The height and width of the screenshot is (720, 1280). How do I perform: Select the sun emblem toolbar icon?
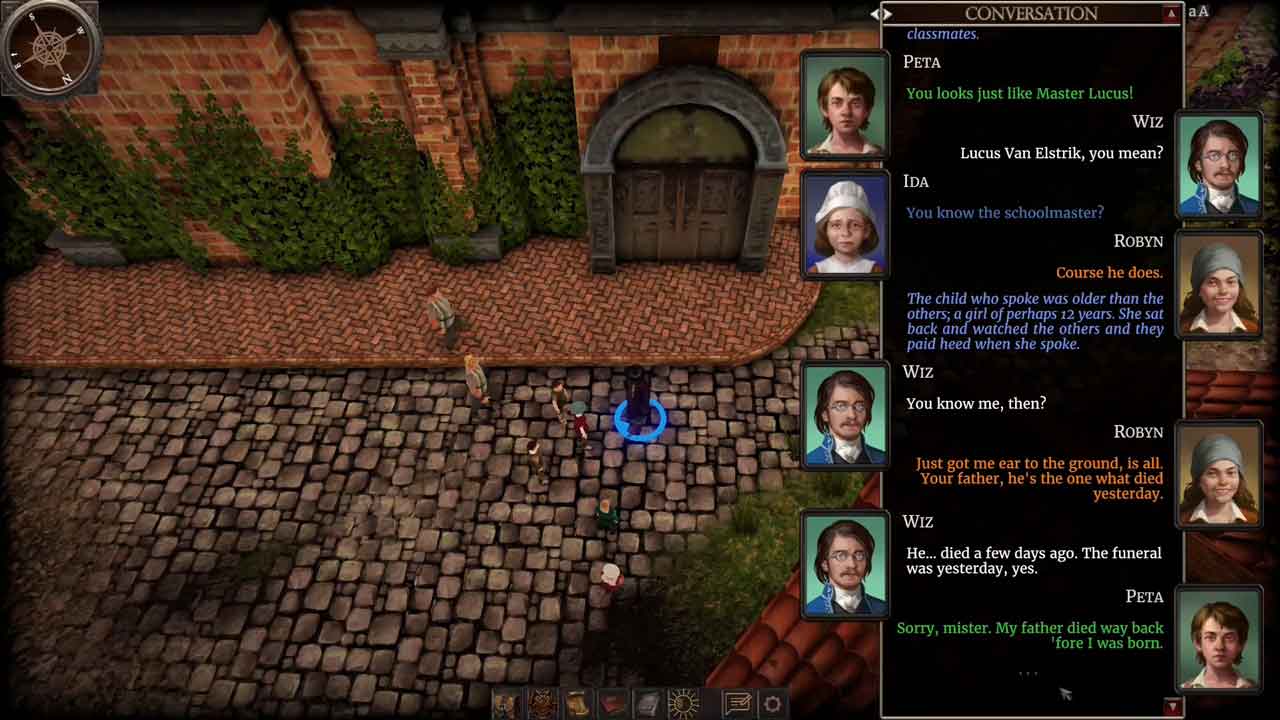pyautogui.click(x=684, y=703)
